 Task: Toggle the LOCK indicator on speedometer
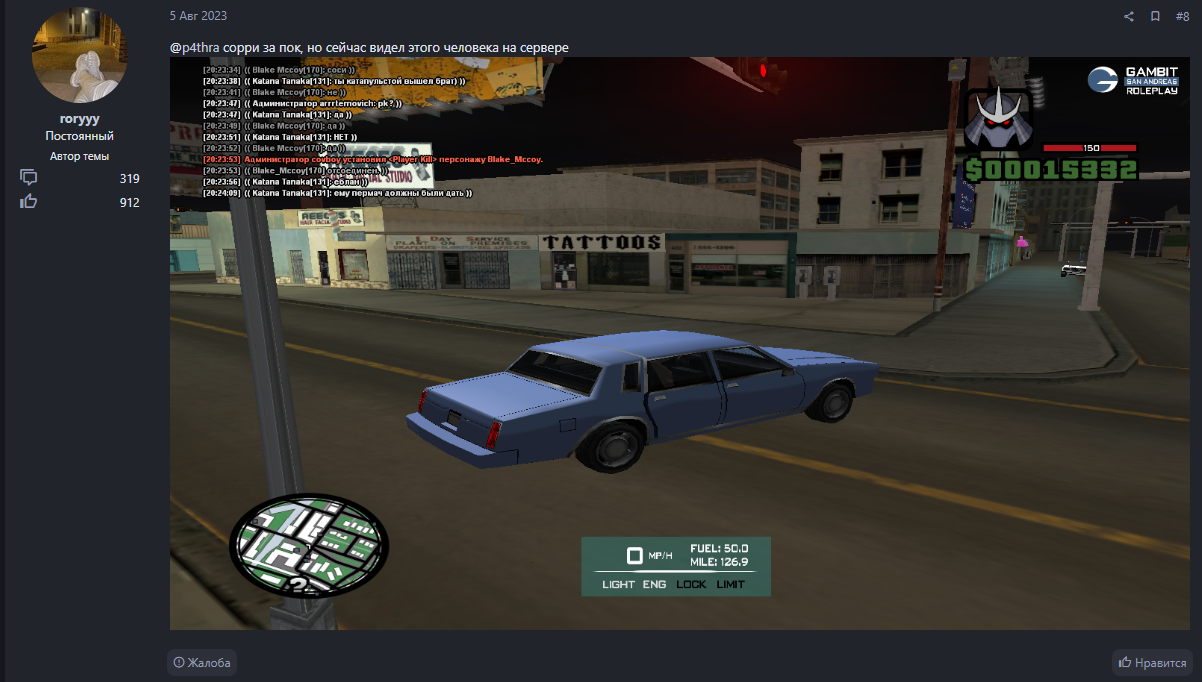(x=691, y=584)
